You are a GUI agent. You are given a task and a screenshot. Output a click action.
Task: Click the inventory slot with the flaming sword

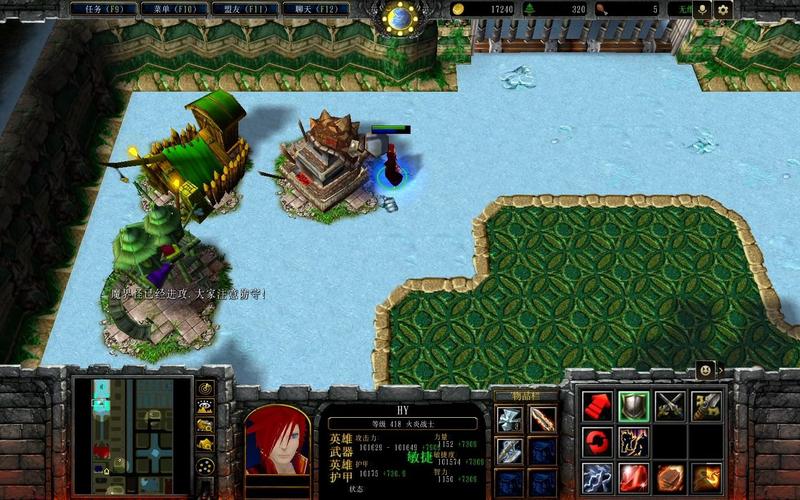click(543, 420)
